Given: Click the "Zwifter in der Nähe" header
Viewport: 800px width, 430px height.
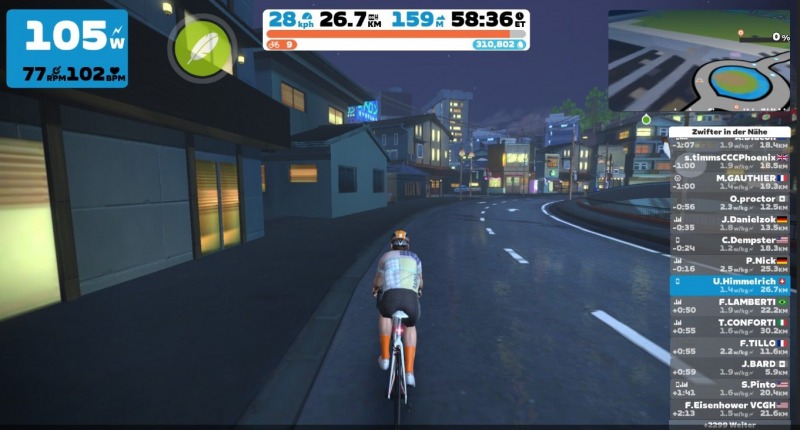Looking at the screenshot, I should [733, 131].
